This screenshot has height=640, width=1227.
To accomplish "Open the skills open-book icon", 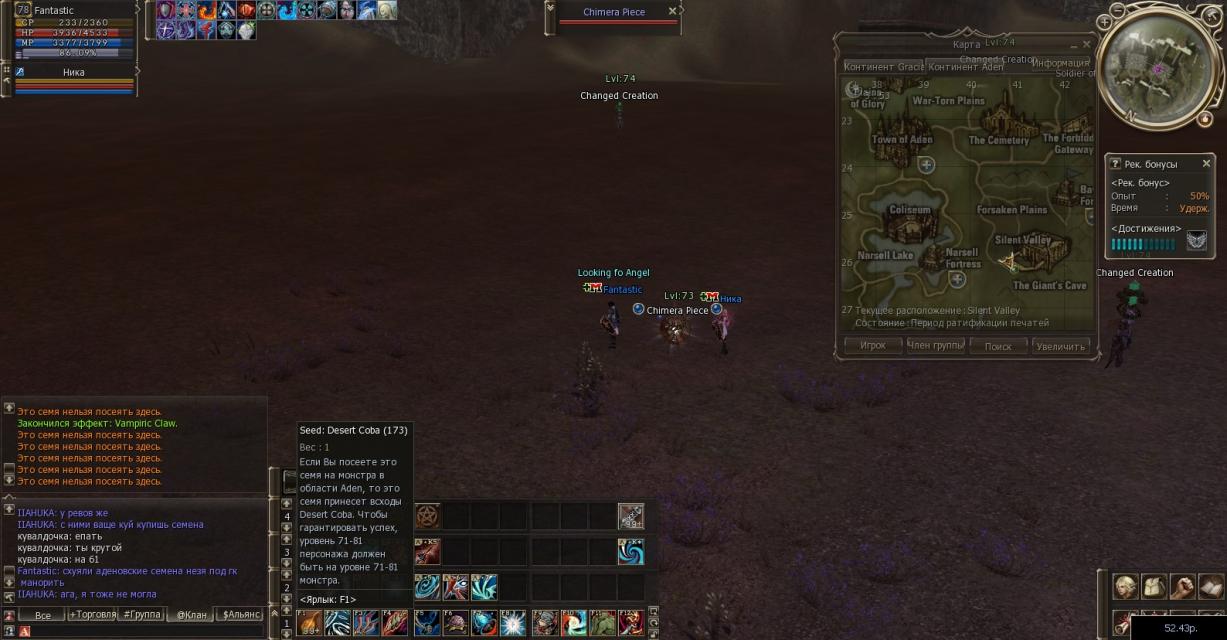I will click(x=1211, y=586).
